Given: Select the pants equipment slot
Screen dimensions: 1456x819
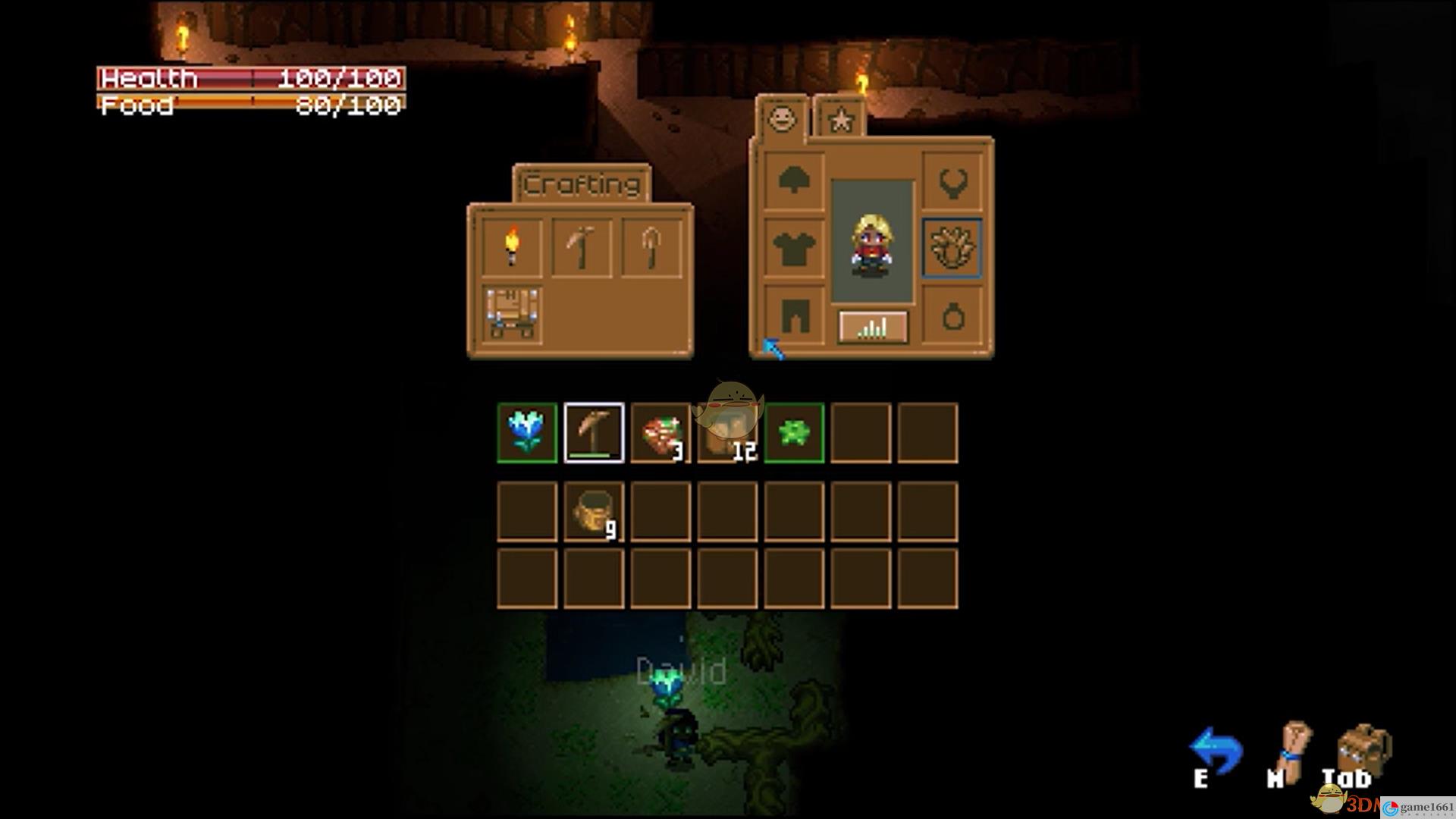Looking at the screenshot, I should coord(793,314).
